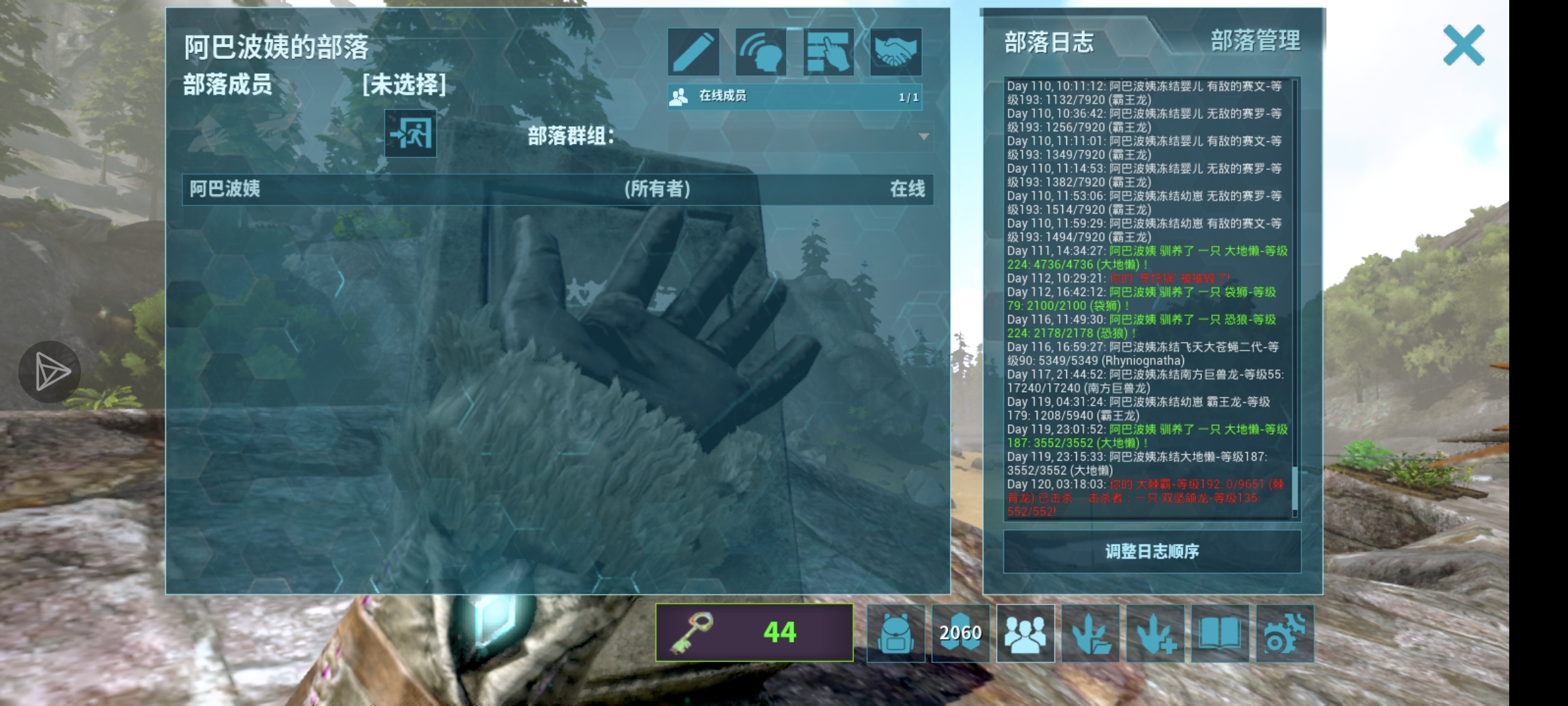Image resolution: width=1568 pixels, height=706 pixels.
Task: Select the 阿巴波姨 owner member row
Action: (555, 190)
